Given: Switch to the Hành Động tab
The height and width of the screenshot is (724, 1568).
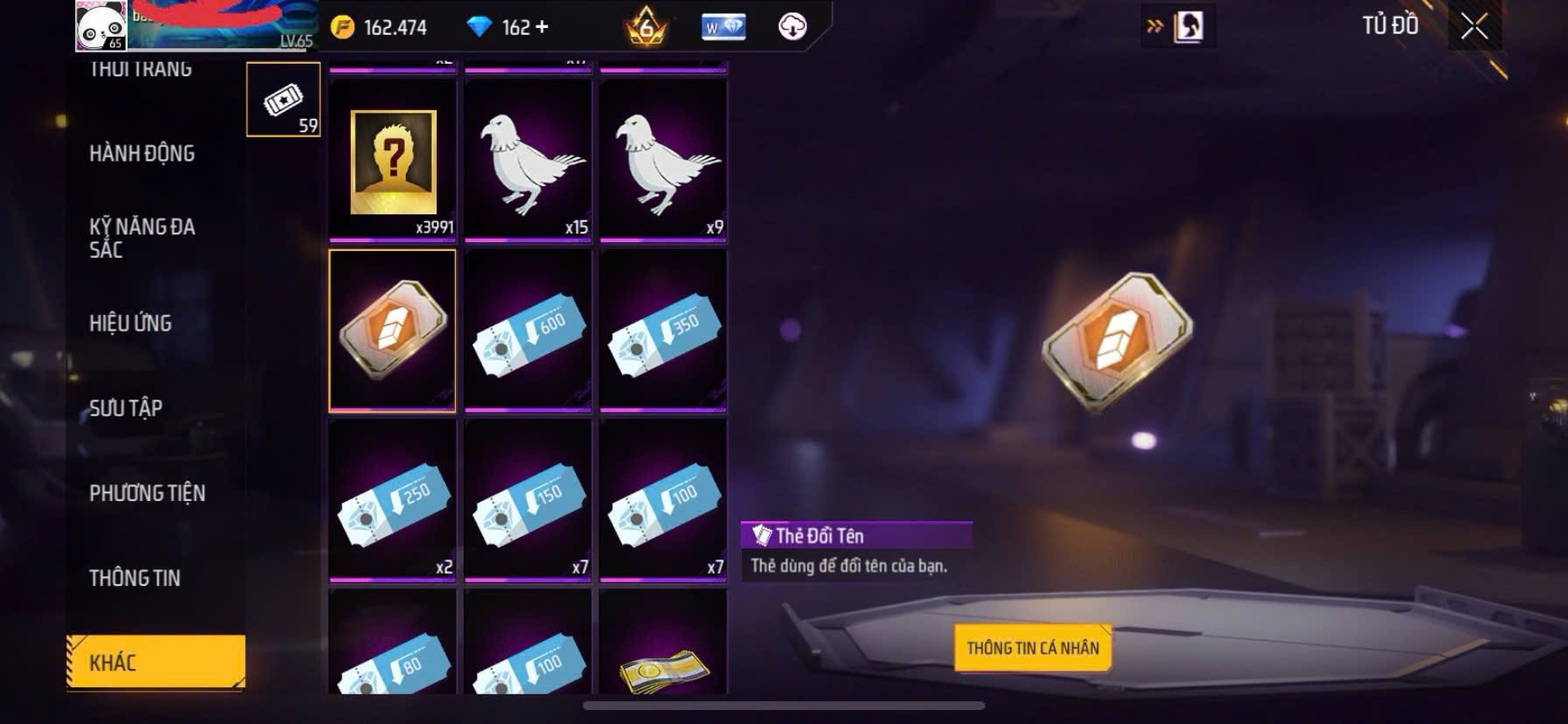Looking at the screenshot, I should (142, 154).
